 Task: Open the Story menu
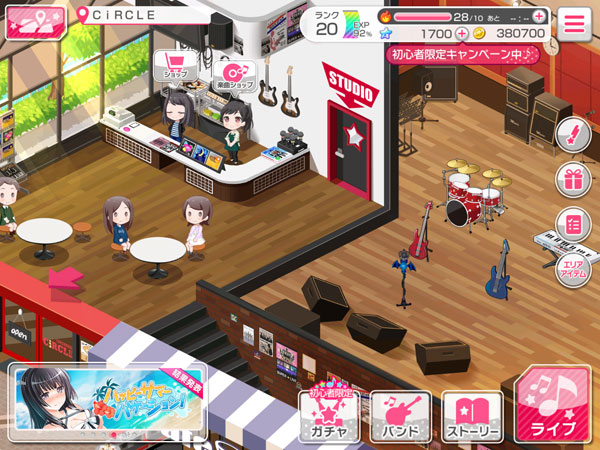click(472, 414)
